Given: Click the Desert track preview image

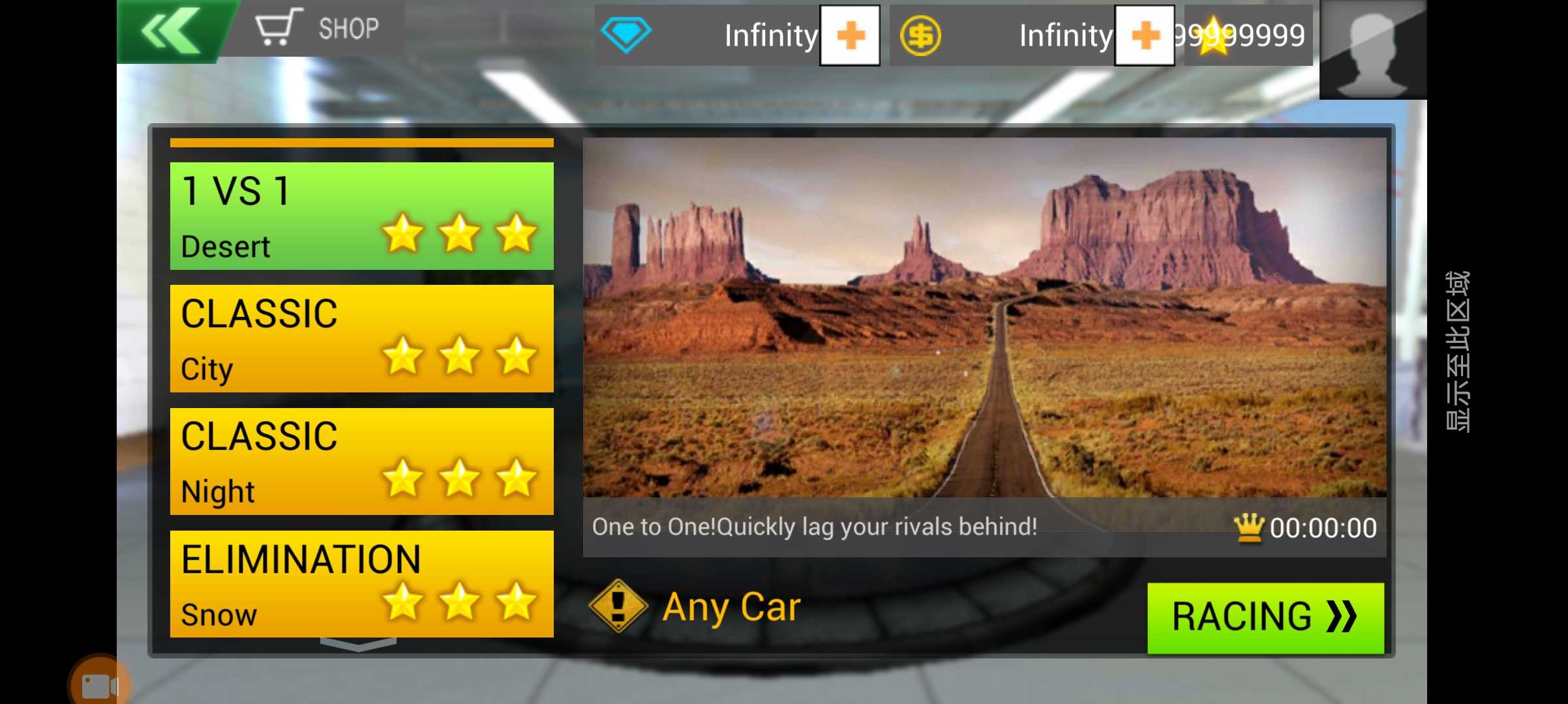Looking at the screenshot, I should click(x=984, y=317).
